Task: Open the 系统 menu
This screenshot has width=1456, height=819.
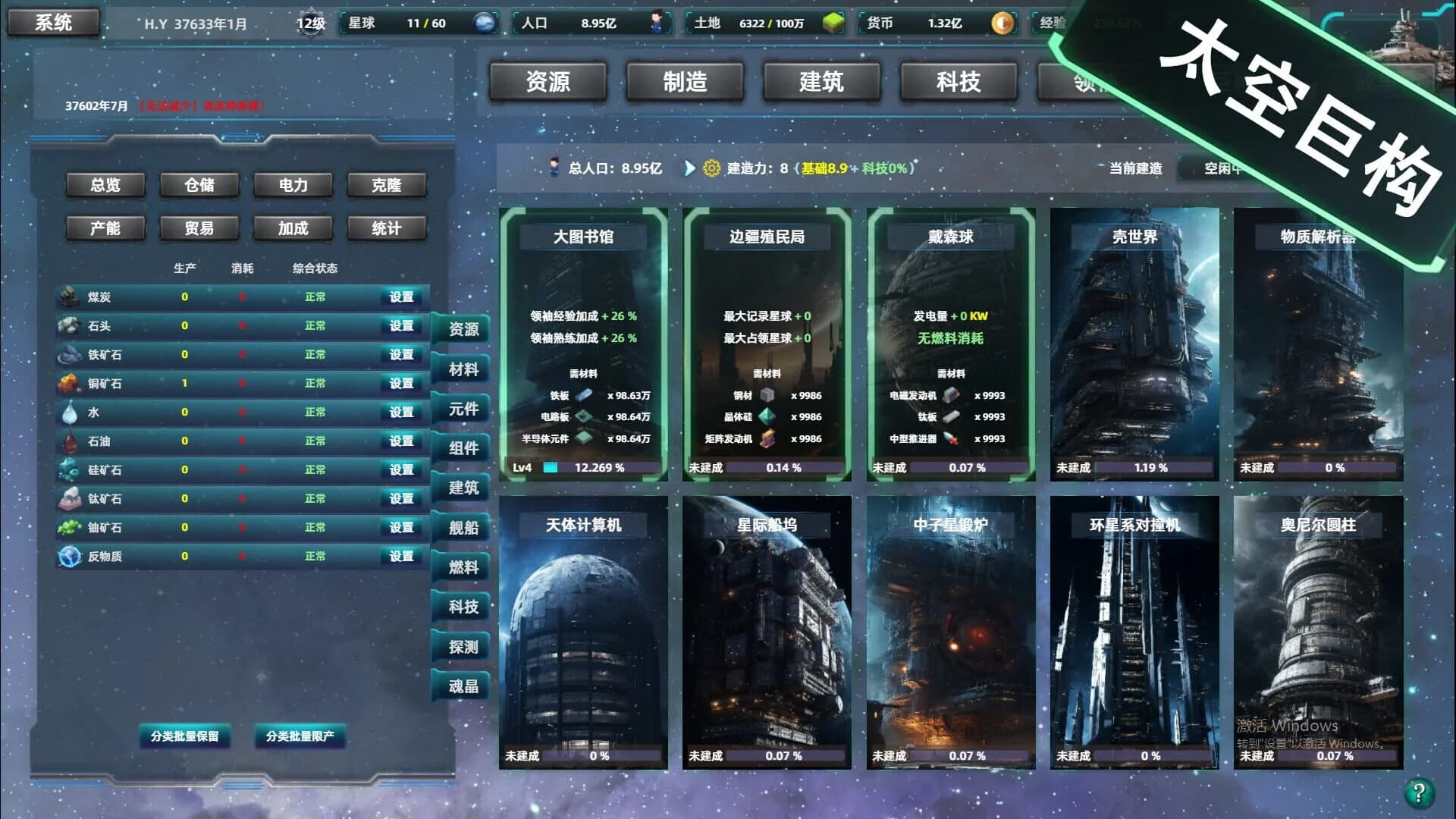Action: tap(53, 21)
